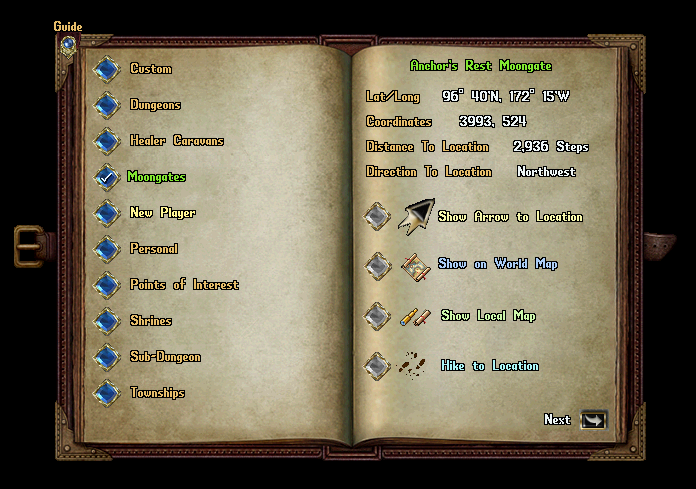This screenshot has width=696, height=489.
Task: Open Show Local Map option
Action: 377,316
